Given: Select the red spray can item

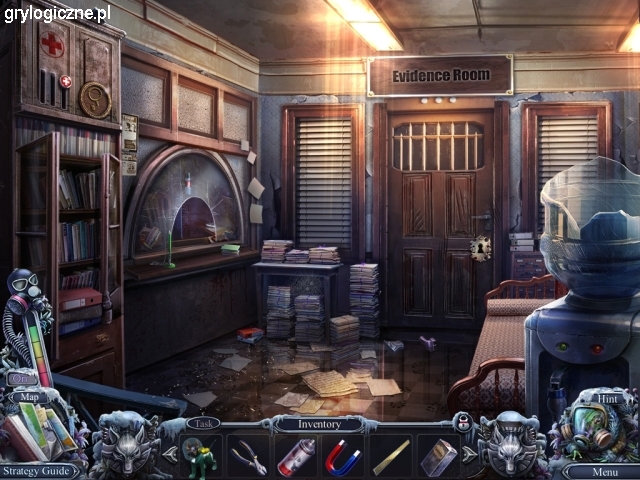Looking at the screenshot, I should pyautogui.click(x=295, y=456).
